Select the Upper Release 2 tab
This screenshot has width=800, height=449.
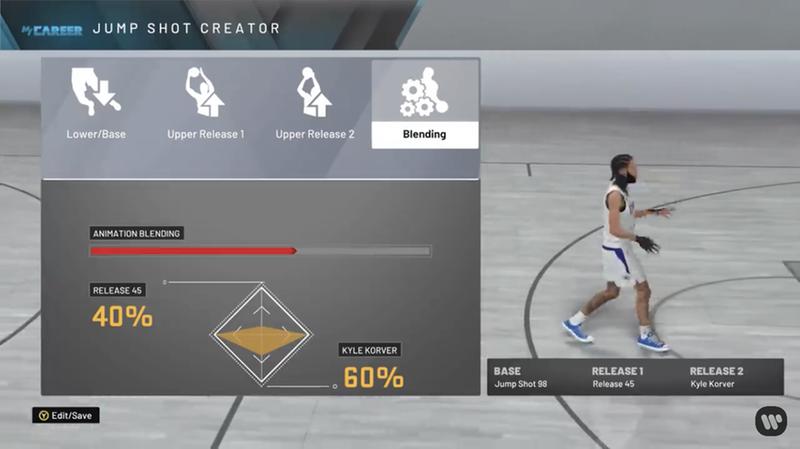315,105
